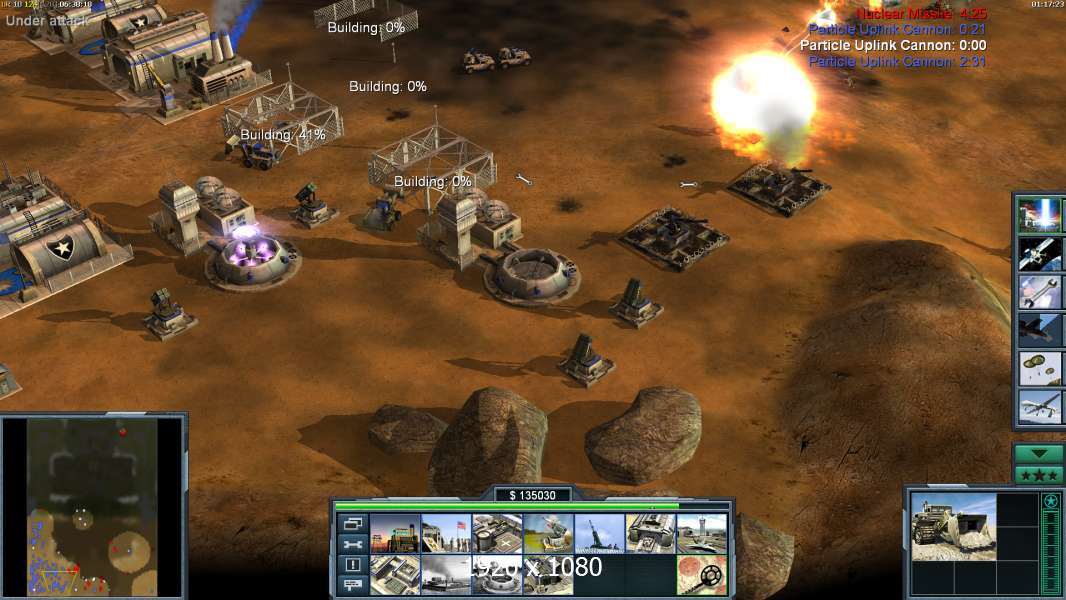Open the General's promotions three-star button
This screenshot has height=600, width=1066.
coord(1038,474)
